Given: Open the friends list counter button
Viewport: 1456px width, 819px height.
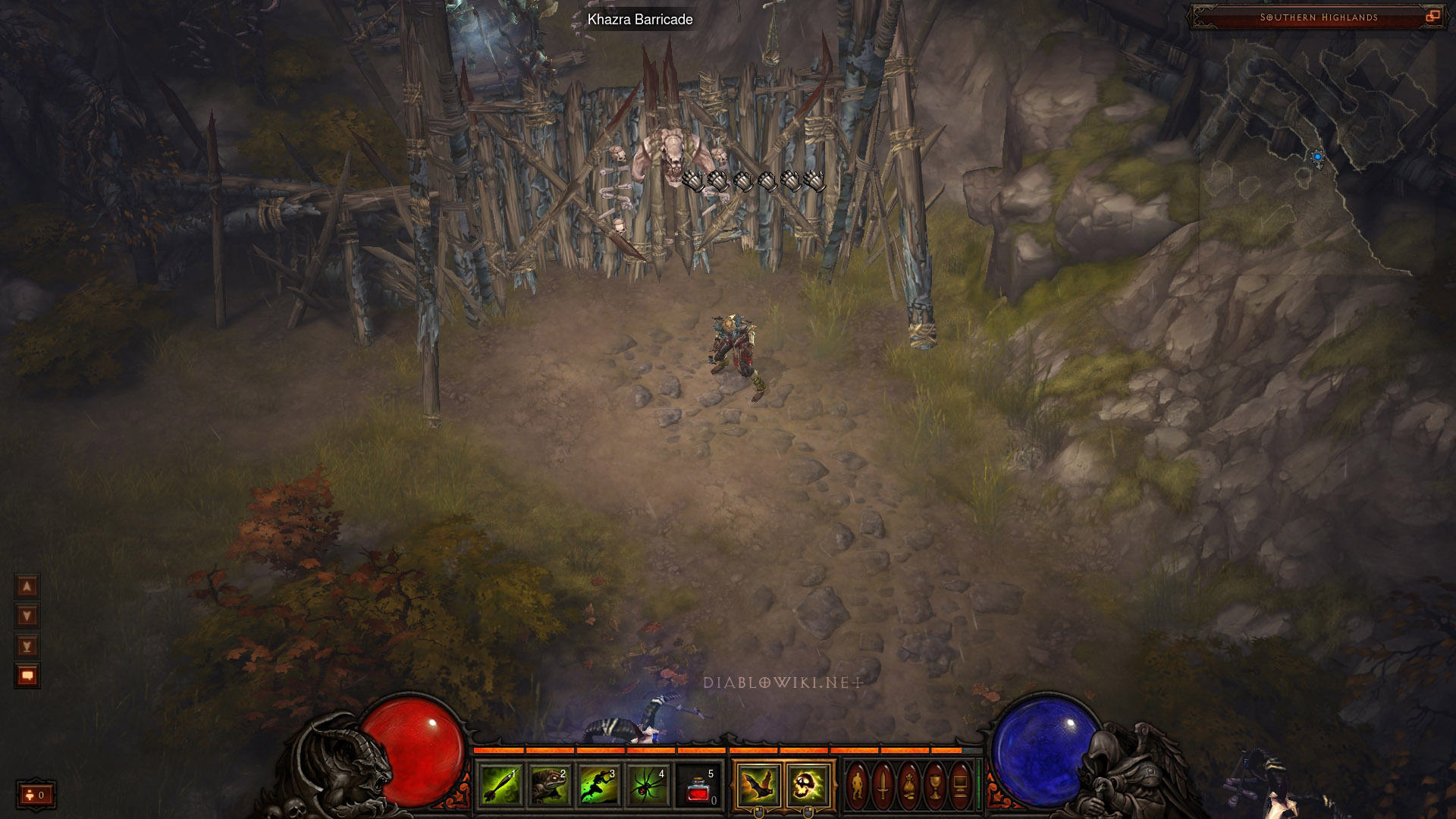Looking at the screenshot, I should click(36, 795).
